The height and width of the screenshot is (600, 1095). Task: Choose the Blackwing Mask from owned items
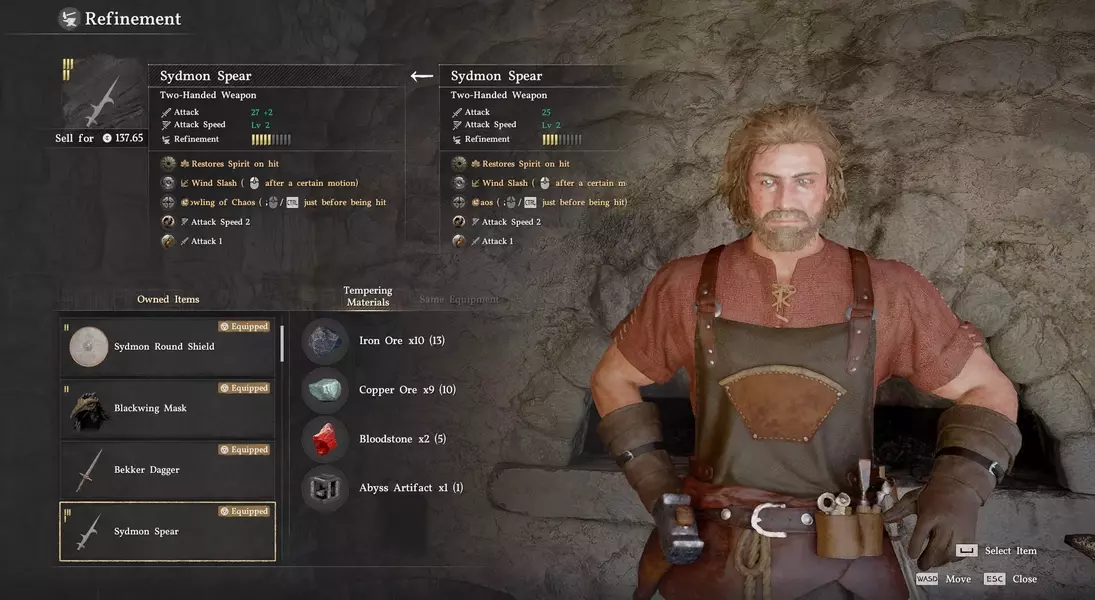pyautogui.click(x=167, y=408)
